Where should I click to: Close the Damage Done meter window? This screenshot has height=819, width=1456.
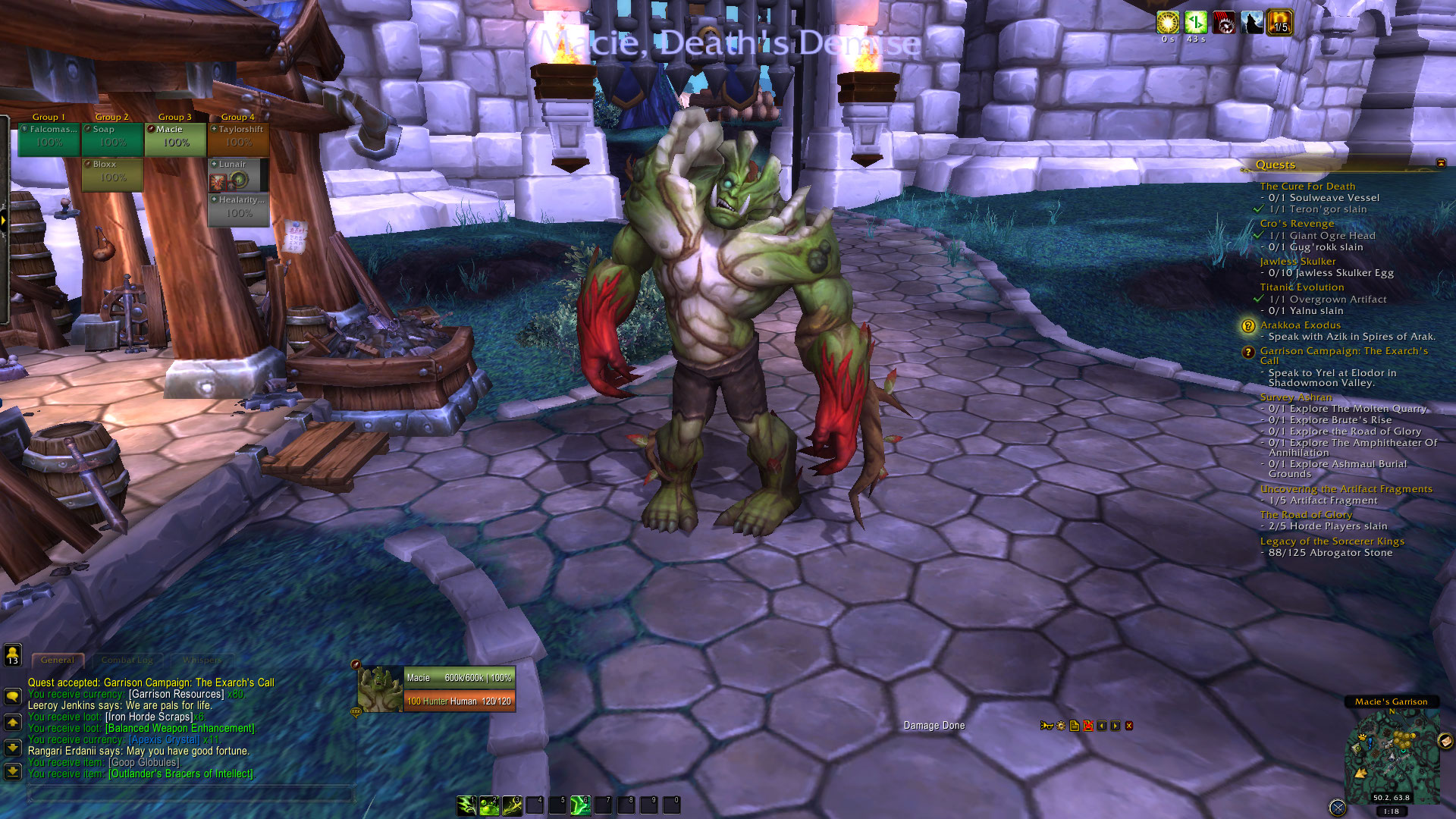[1129, 726]
